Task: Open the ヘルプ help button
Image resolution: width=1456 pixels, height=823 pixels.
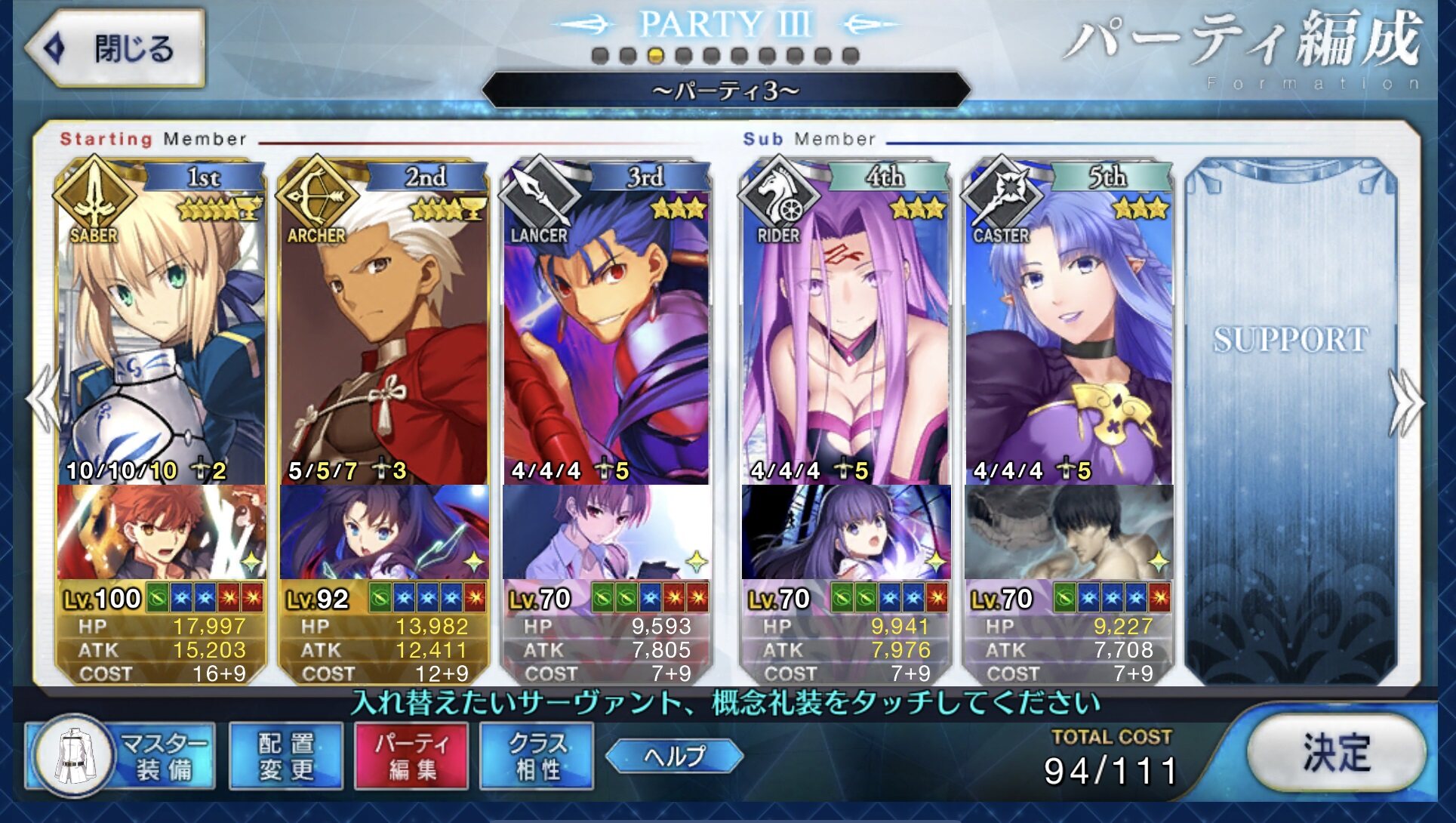Action: tap(674, 756)
